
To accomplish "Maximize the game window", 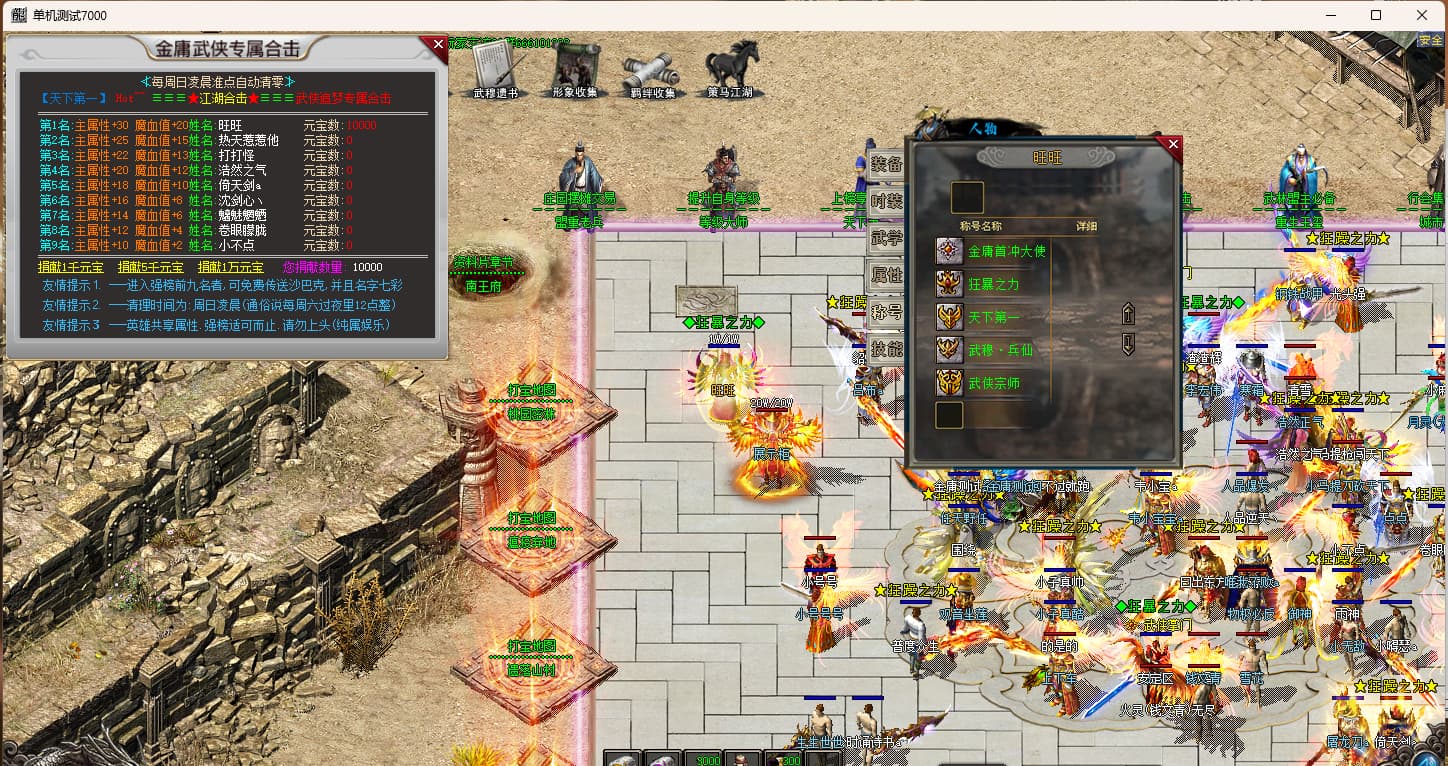I will tap(1376, 15).
